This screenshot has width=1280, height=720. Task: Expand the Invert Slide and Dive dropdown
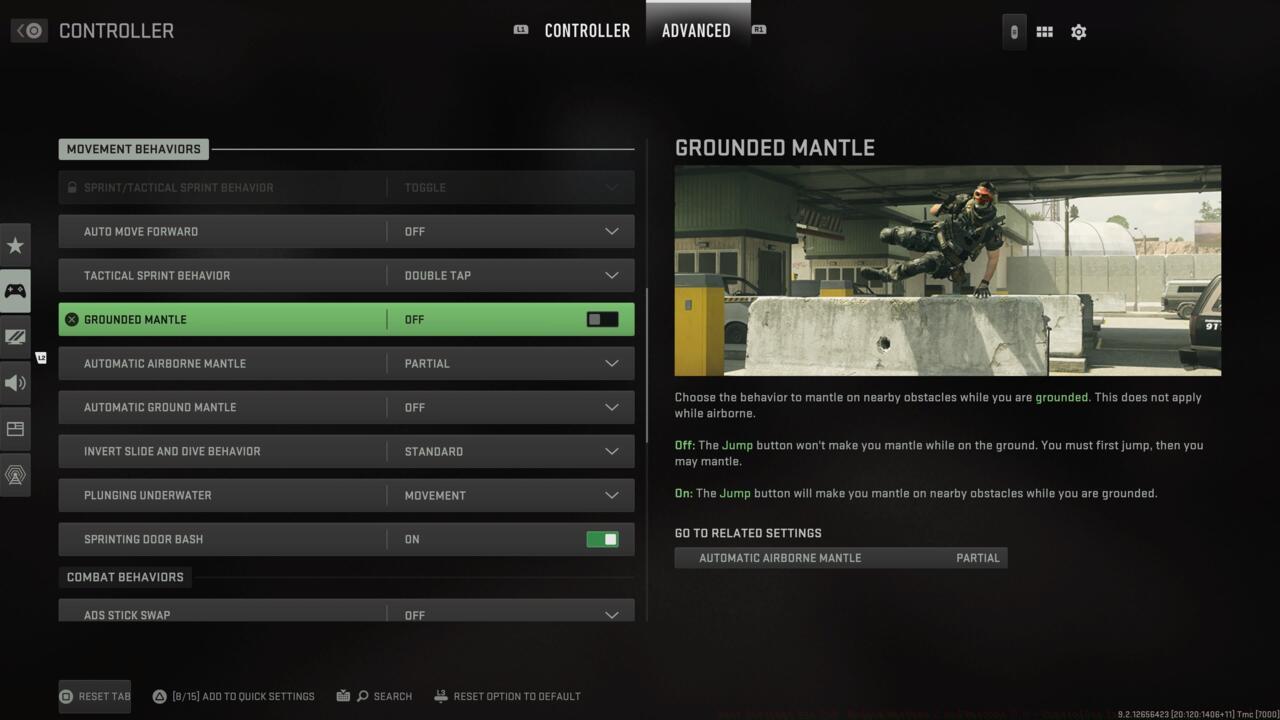[611, 451]
